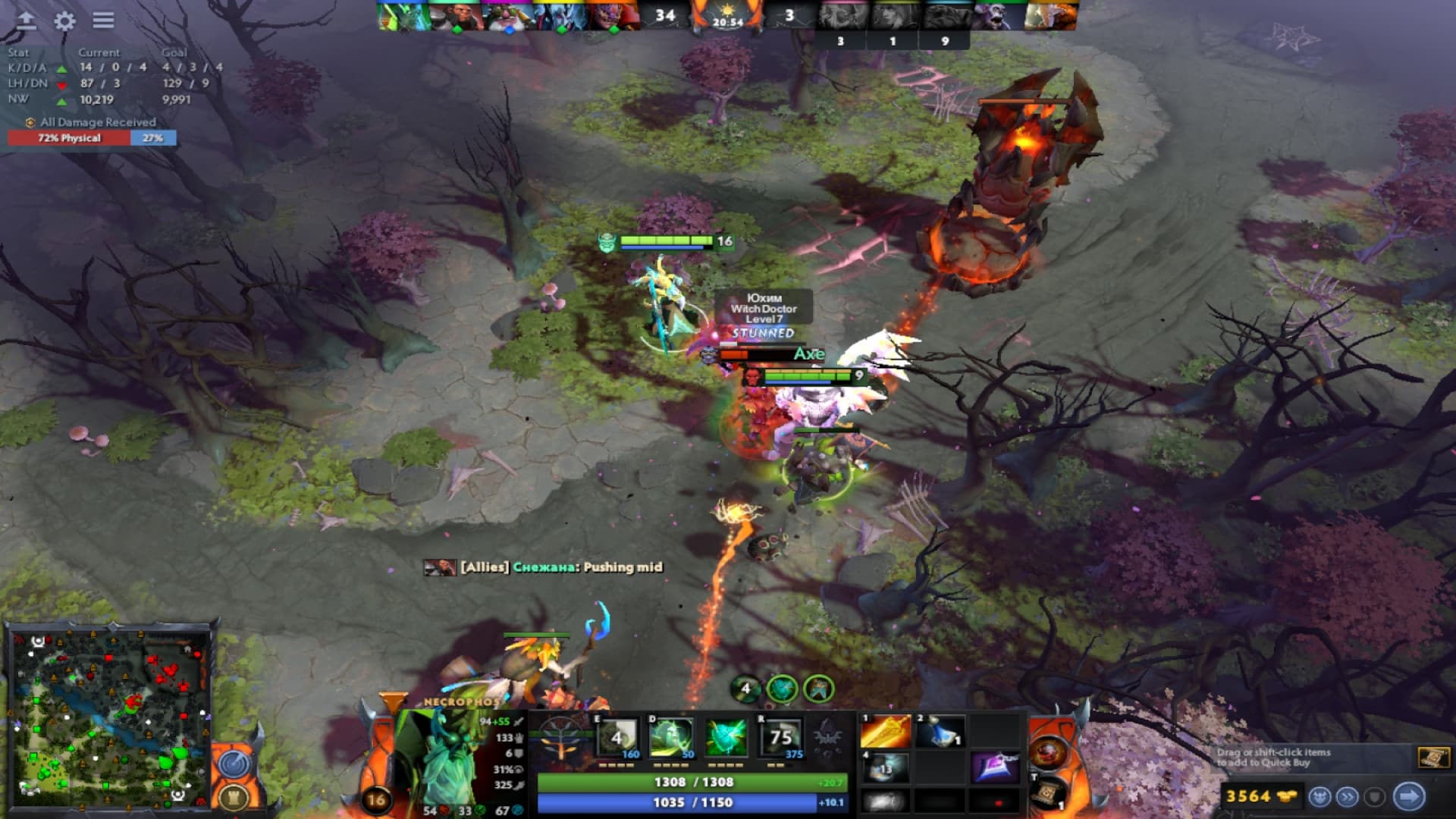Open the hamburger menu at top left
1456x819 pixels.
(x=102, y=20)
